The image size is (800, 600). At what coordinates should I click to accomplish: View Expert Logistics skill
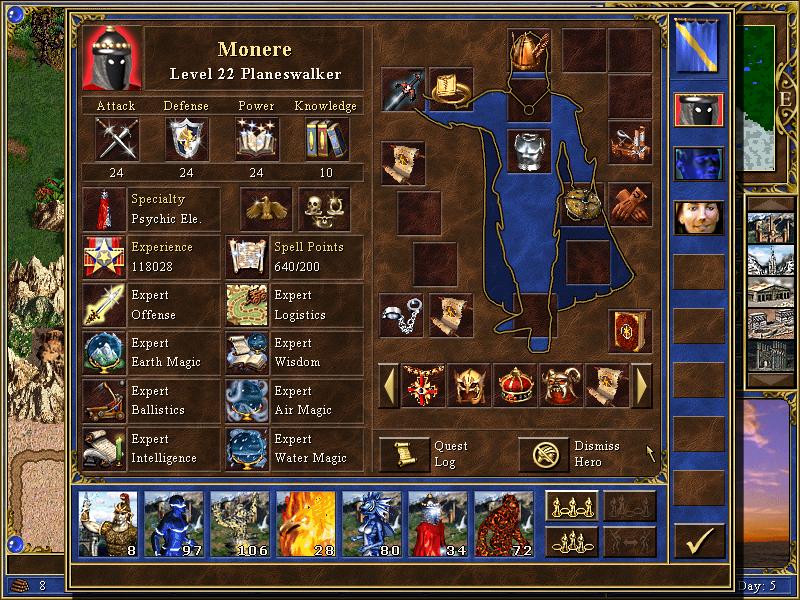coord(247,305)
